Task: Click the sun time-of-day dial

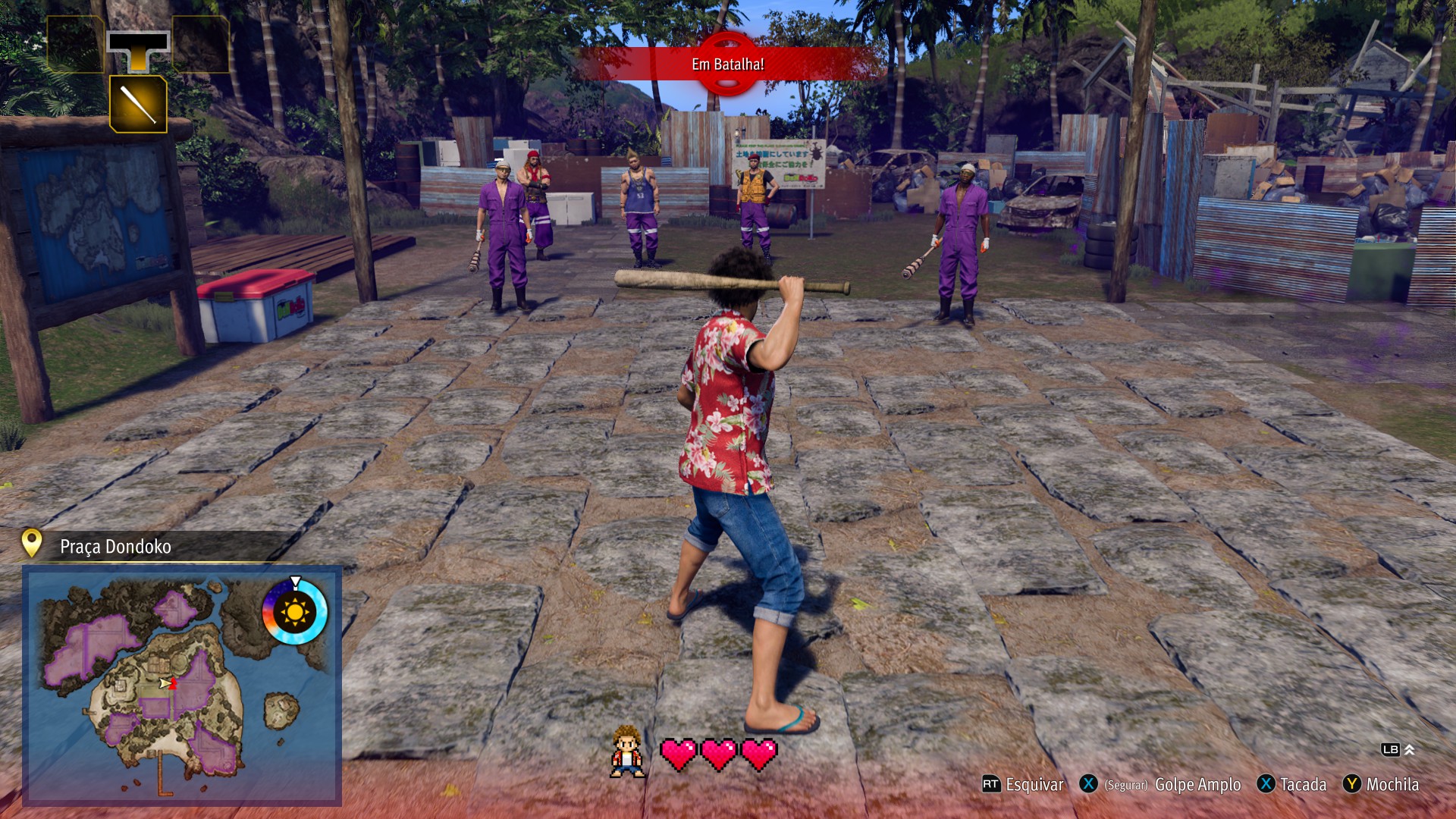Action: [294, 611]
